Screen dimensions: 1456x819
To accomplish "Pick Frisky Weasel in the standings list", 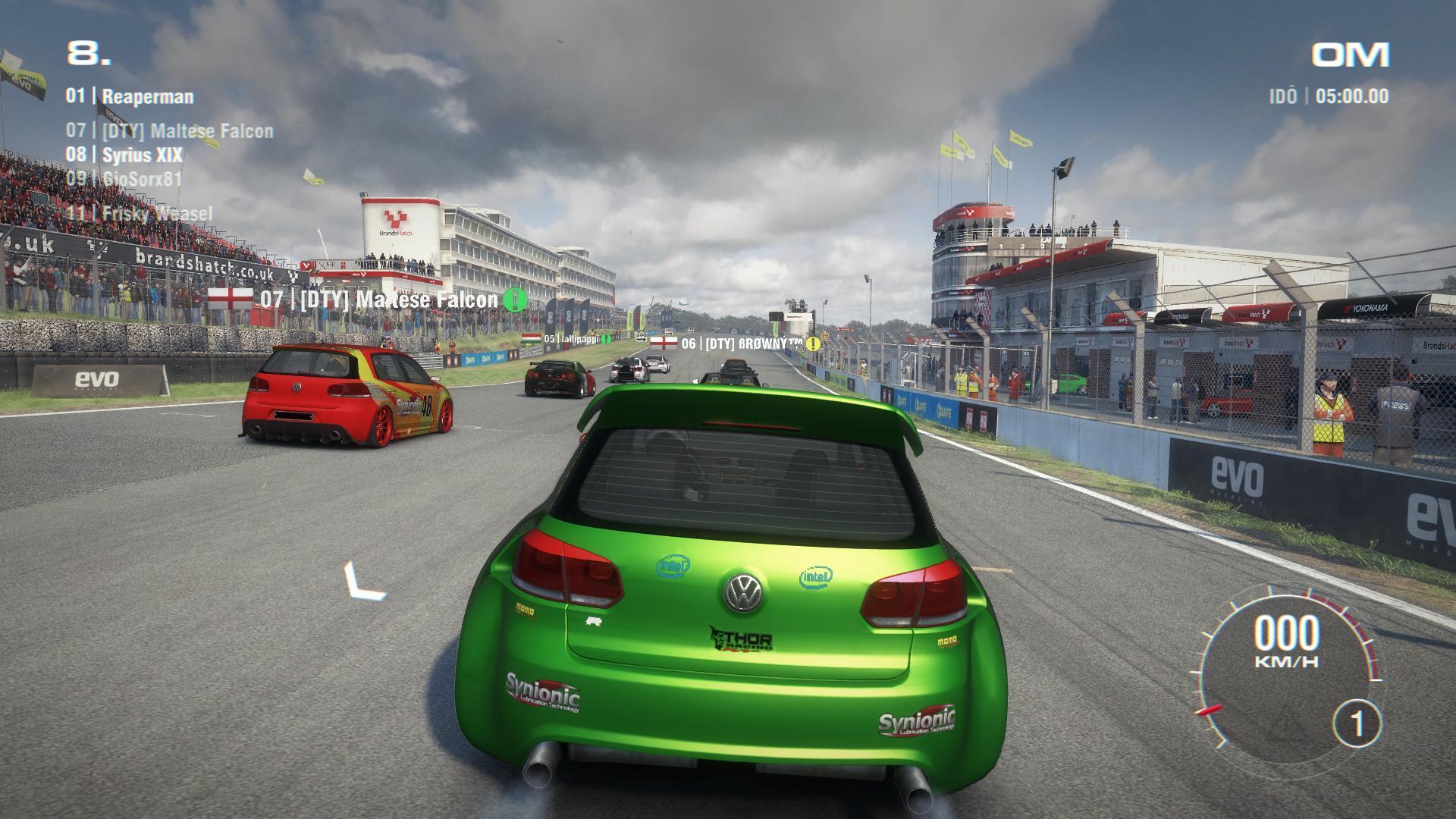I will 140,213.
